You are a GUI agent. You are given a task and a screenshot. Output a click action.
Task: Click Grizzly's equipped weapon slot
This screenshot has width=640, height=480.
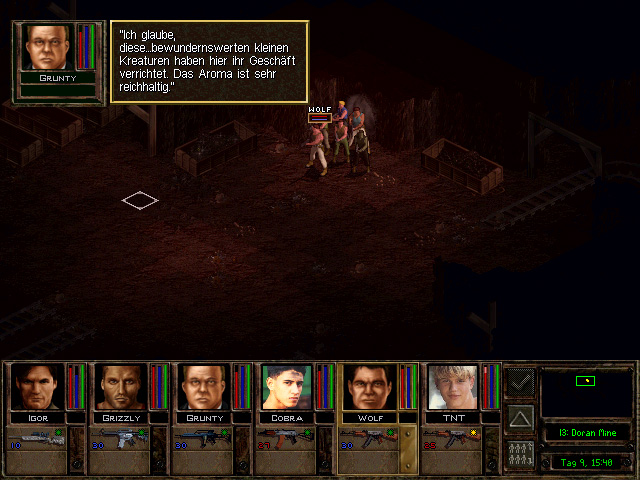(x=120, y=437)
